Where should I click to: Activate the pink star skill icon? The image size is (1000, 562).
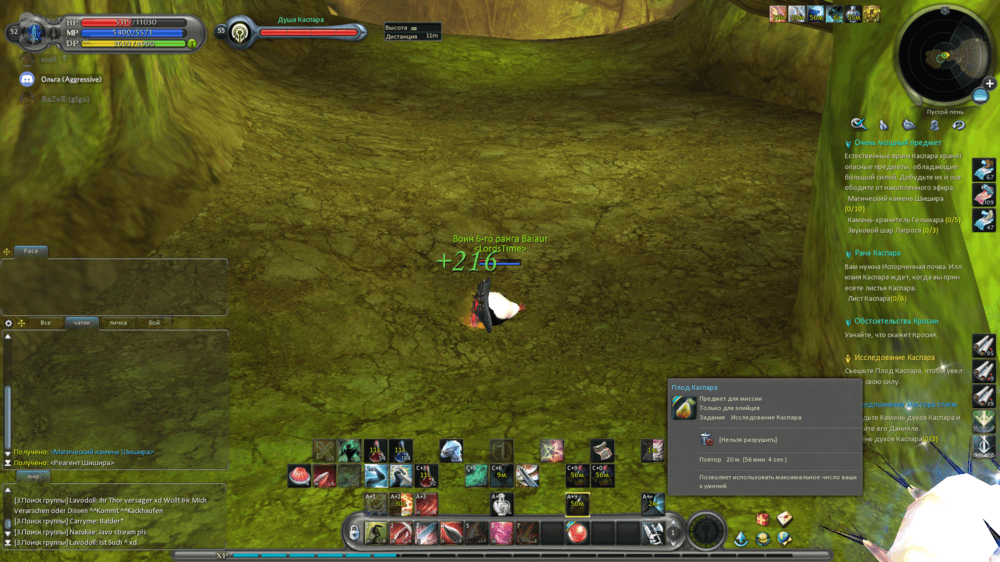[552, 451]
